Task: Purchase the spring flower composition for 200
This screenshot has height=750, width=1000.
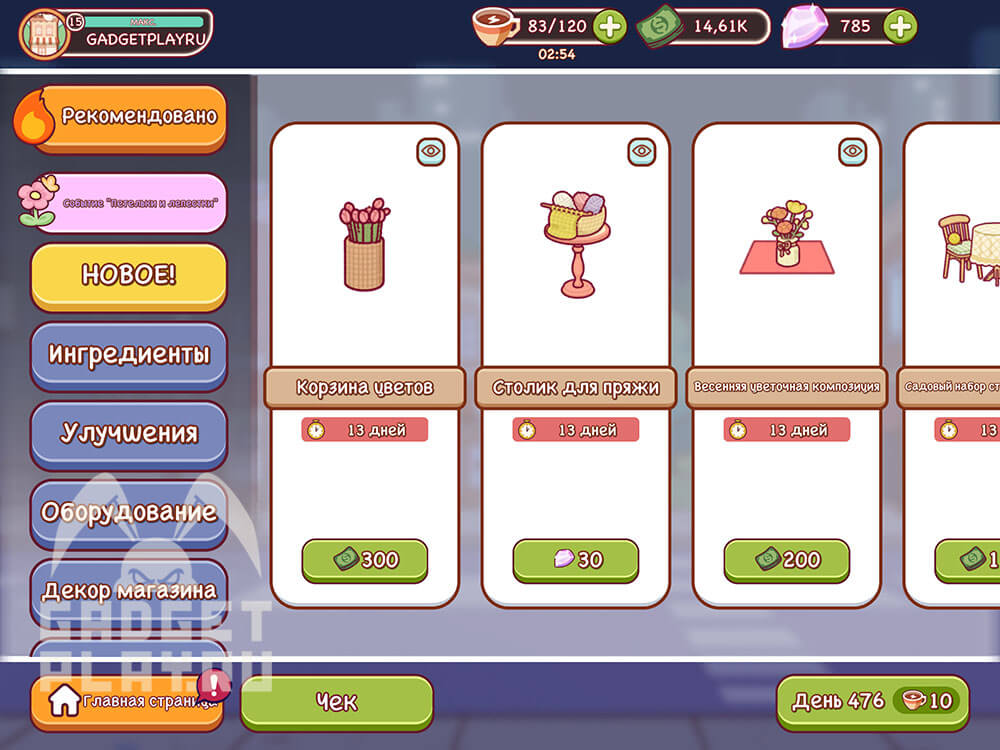Action: (787, 560)
